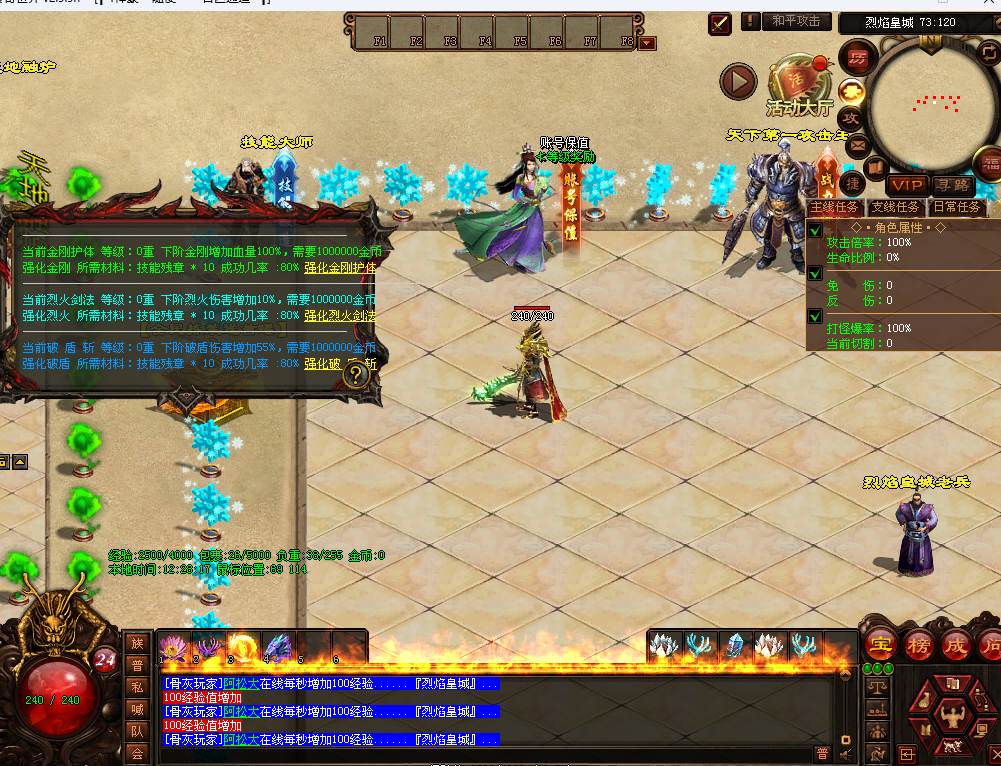Viewport: 1001px width, 766px height.
Task: Toggle the 和平攻击 attack mode button
Action: coord(796,21)
